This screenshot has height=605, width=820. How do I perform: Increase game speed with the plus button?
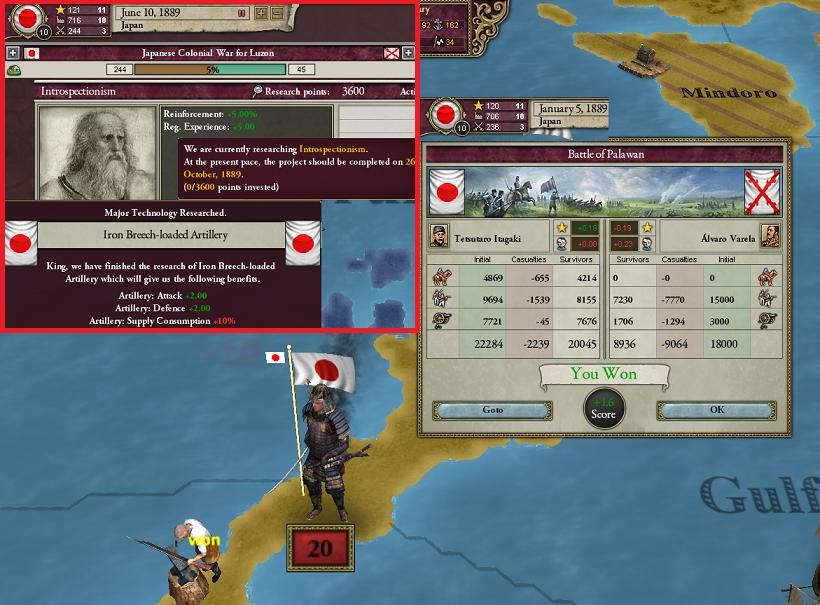pos(262,14)
